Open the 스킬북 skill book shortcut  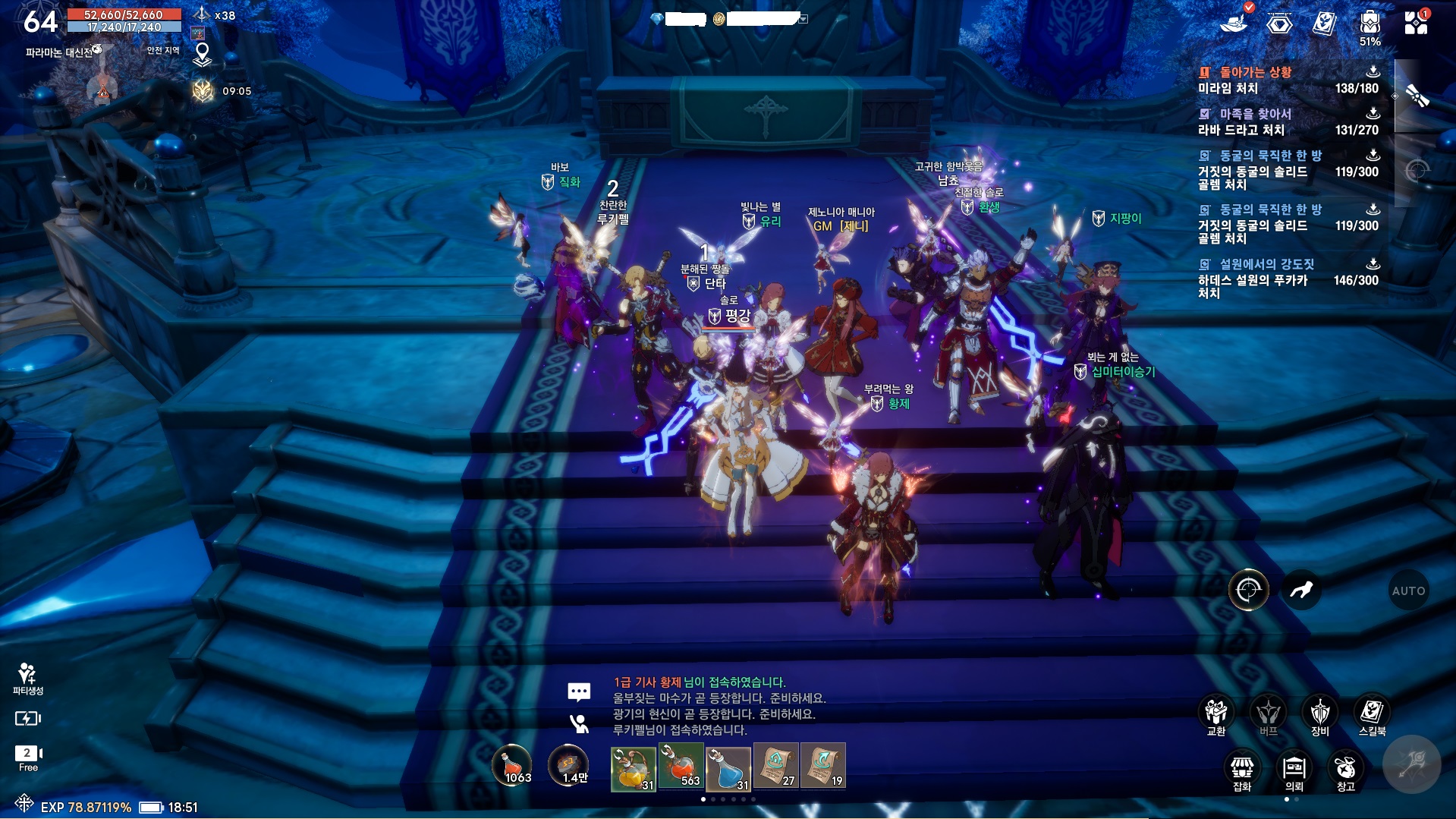[x=1372, y=713]
